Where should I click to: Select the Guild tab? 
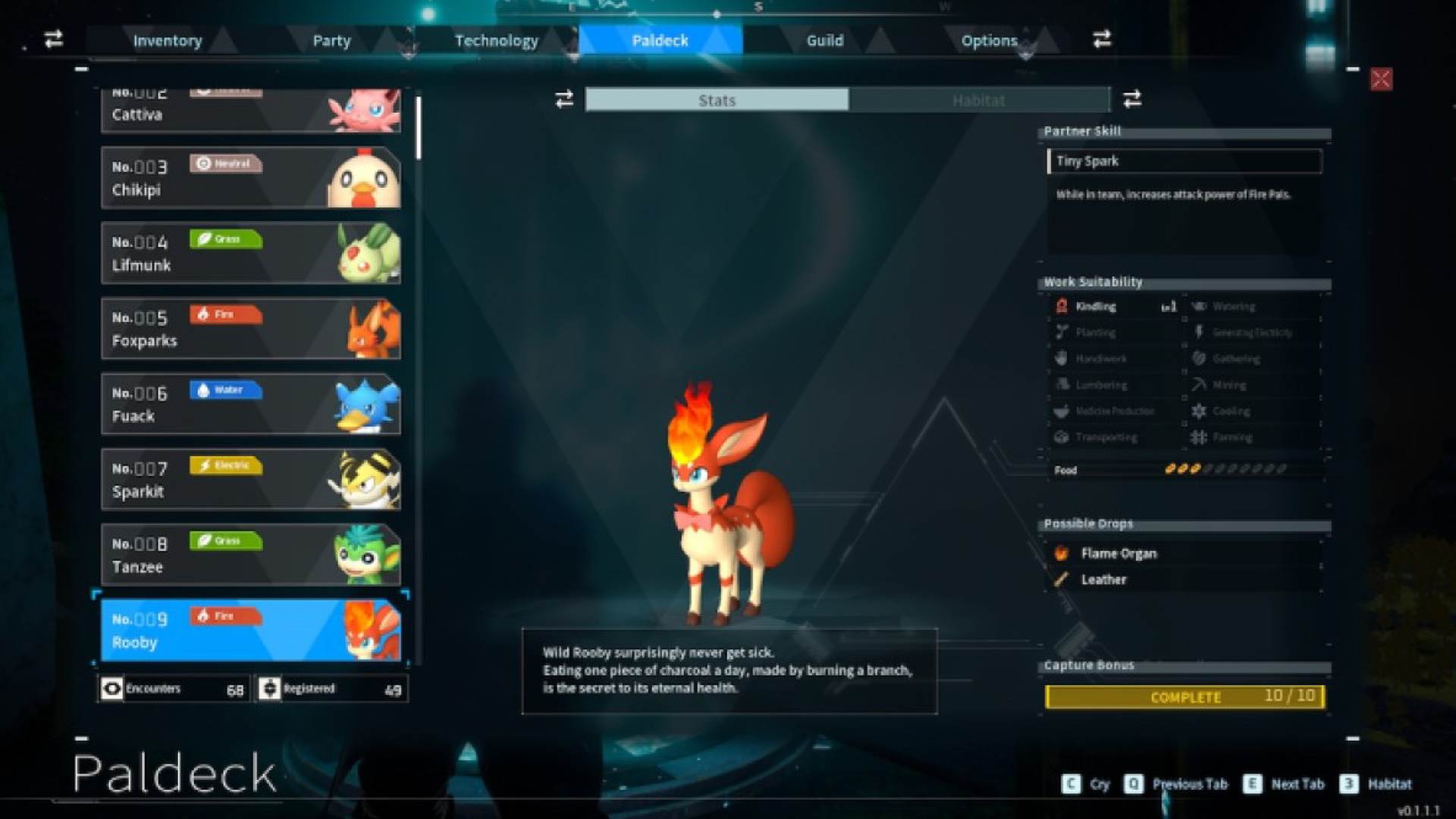click(x=824, y=40)
